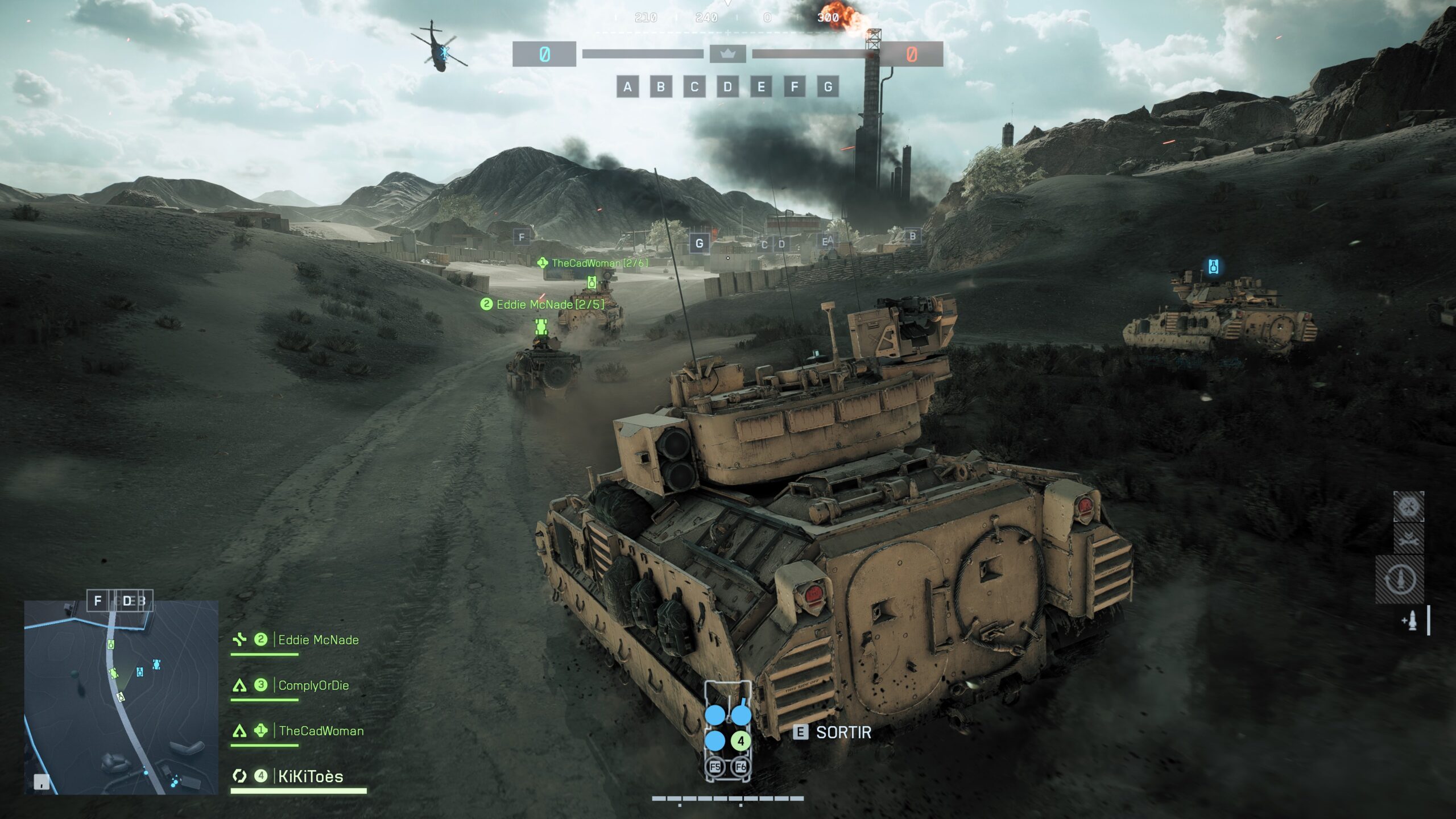
Task: Open the minimap
Action: click(121, 697)
